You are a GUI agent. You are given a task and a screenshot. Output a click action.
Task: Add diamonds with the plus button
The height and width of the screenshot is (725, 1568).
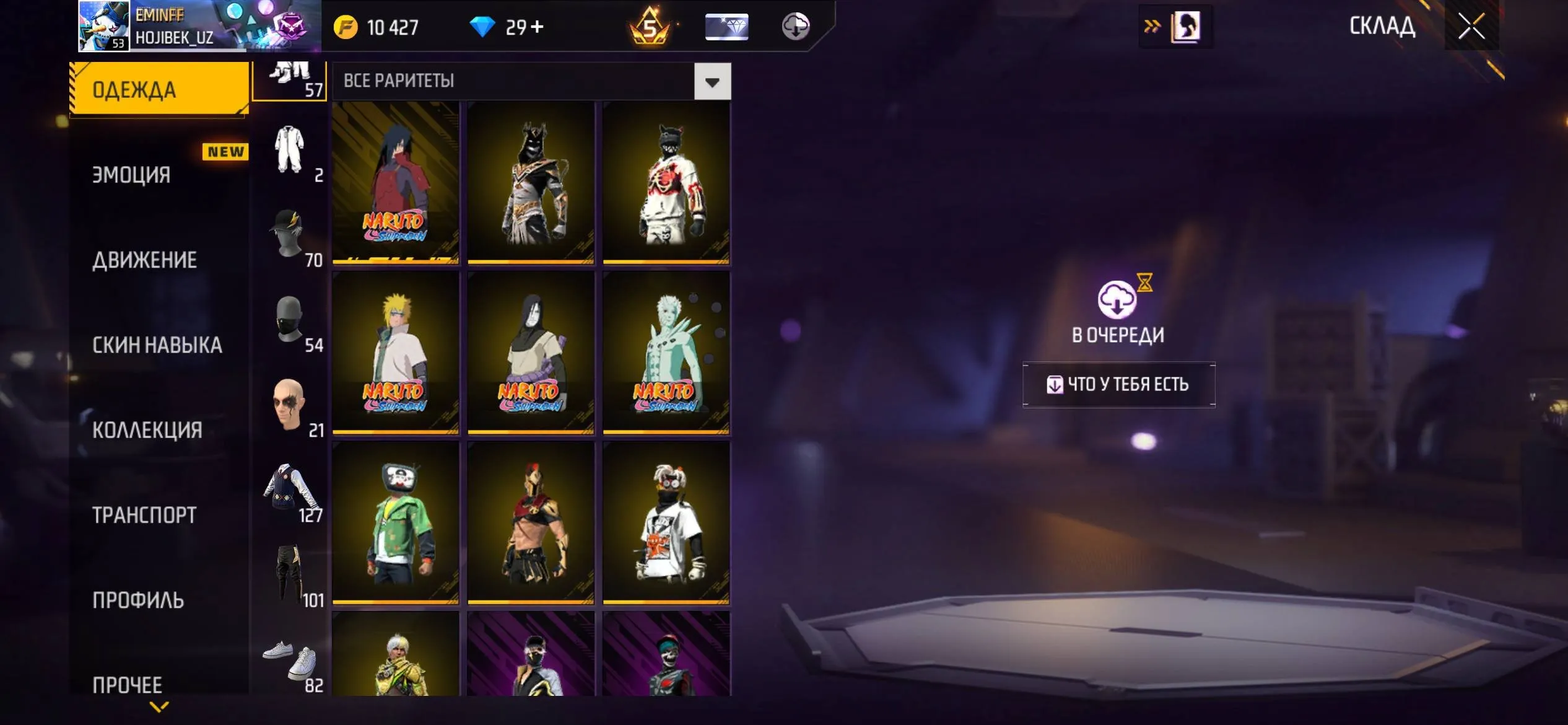tap(538, 27)
